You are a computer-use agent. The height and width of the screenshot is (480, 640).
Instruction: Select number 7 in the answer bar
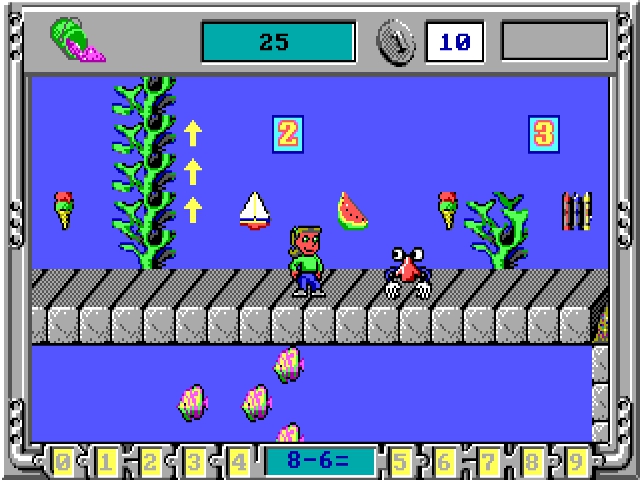point(489,462)
